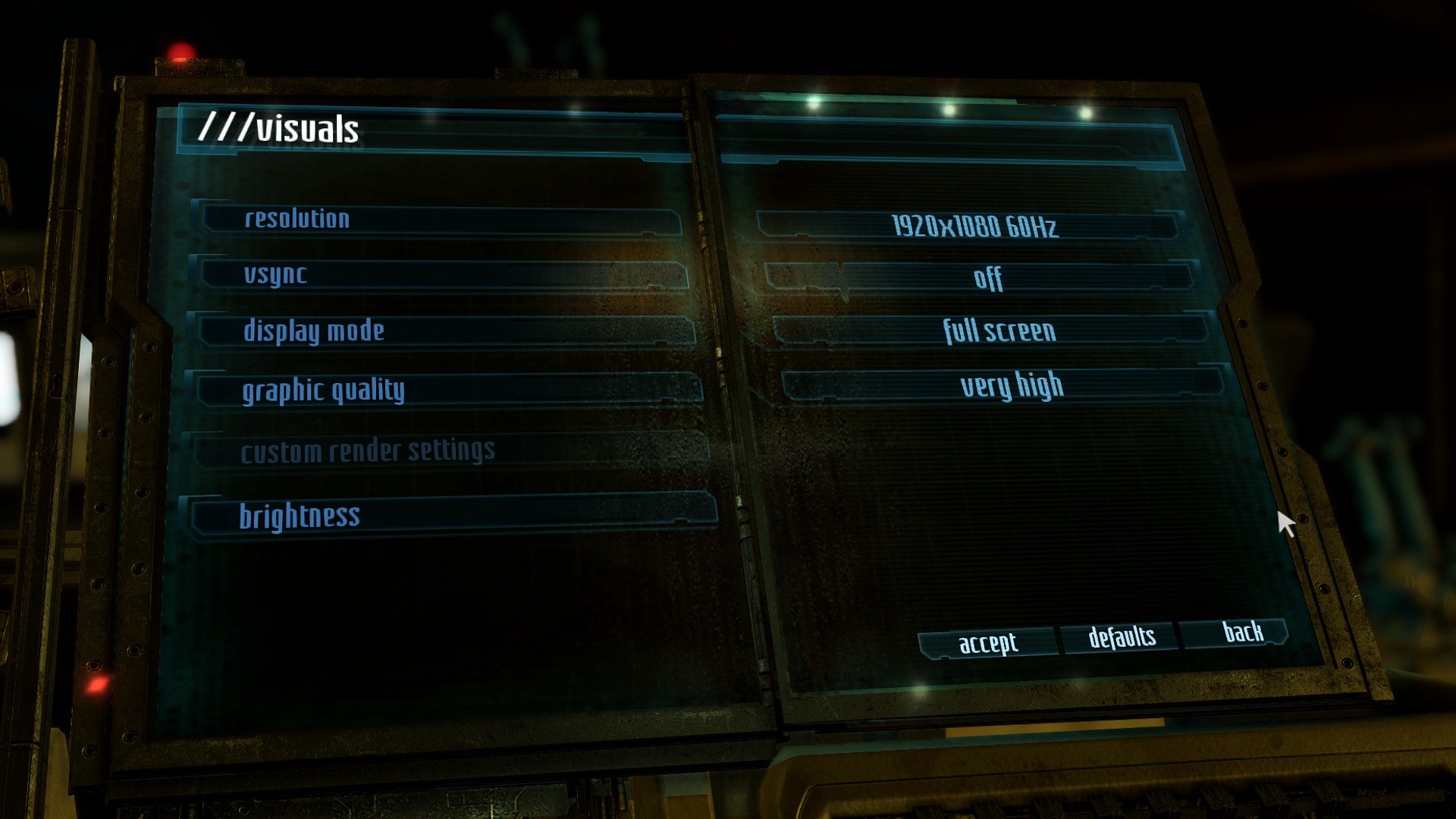Select the resolution menu row
Screen dimensions: 1456x819
[x=440, y=219]
